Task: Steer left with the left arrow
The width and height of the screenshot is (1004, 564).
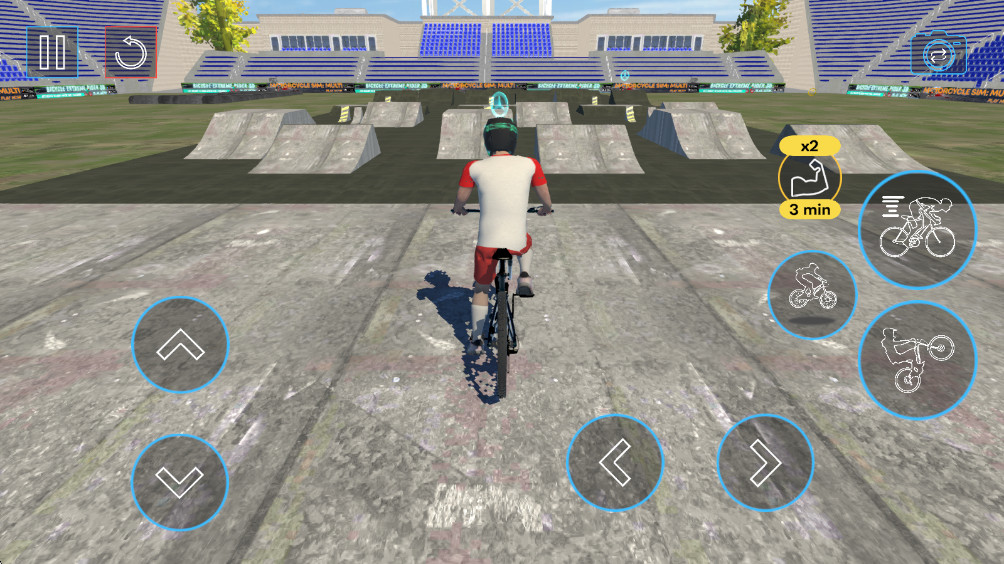Action: tap(614, 462)
